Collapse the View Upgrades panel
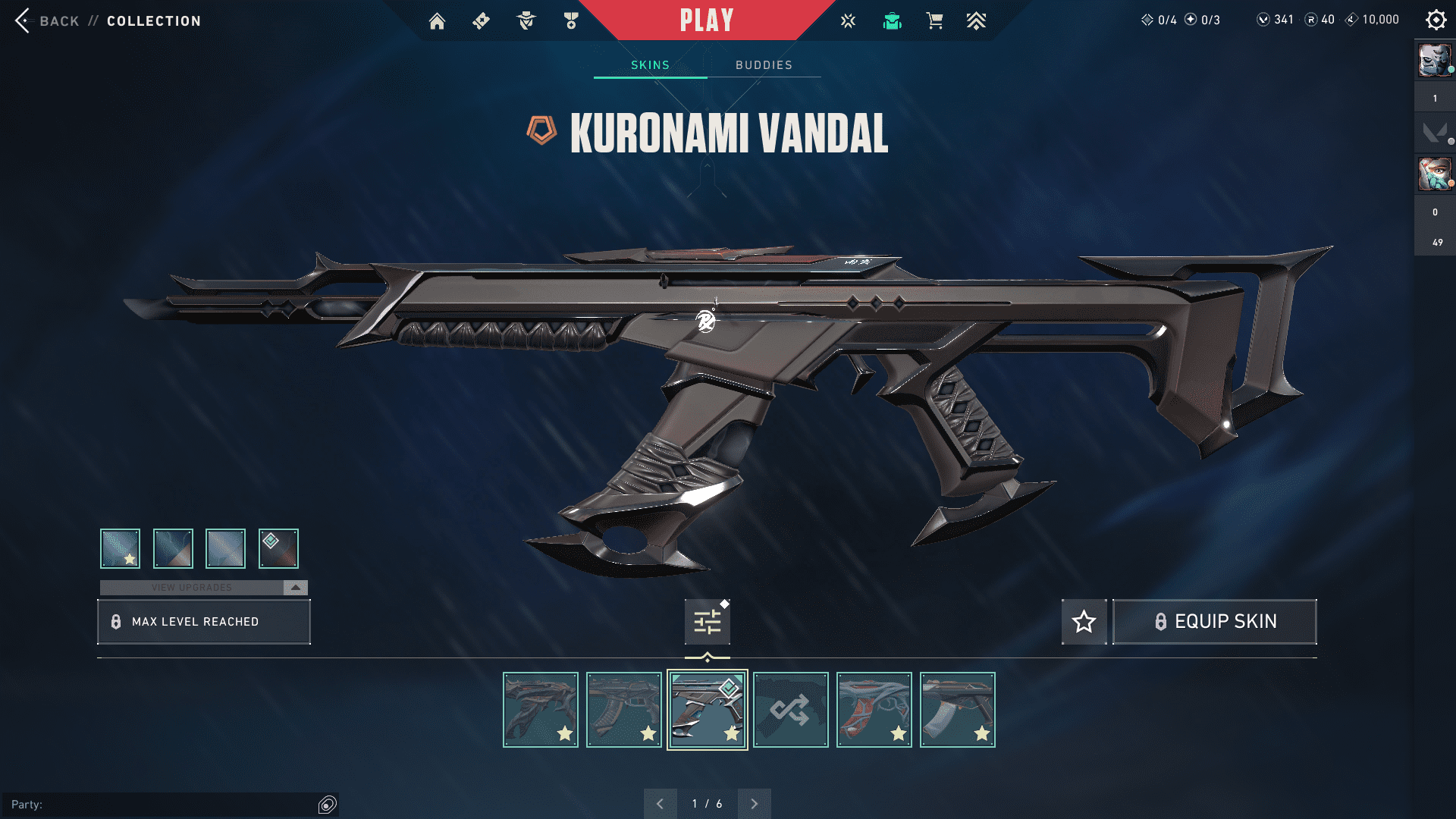 pos(295,588)
